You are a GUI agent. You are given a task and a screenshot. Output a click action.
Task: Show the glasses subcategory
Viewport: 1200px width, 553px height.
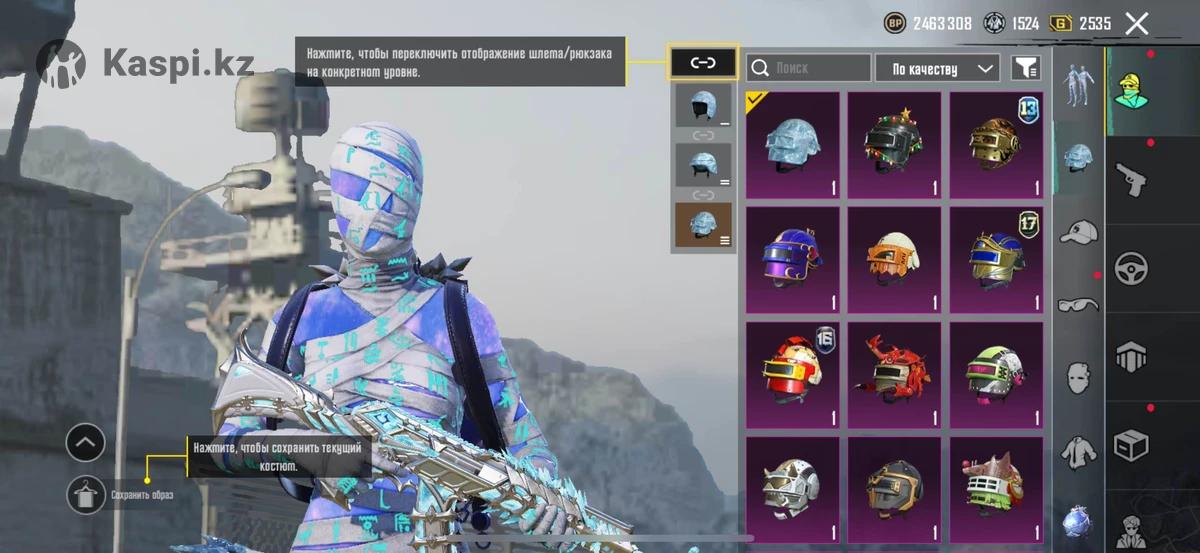click(x=1078, y=304)
